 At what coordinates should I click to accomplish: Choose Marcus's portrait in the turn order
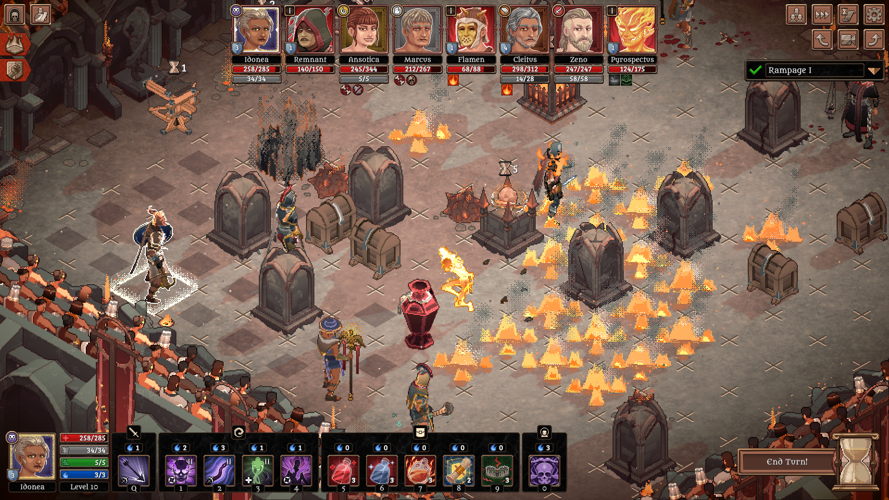[418, 29]
